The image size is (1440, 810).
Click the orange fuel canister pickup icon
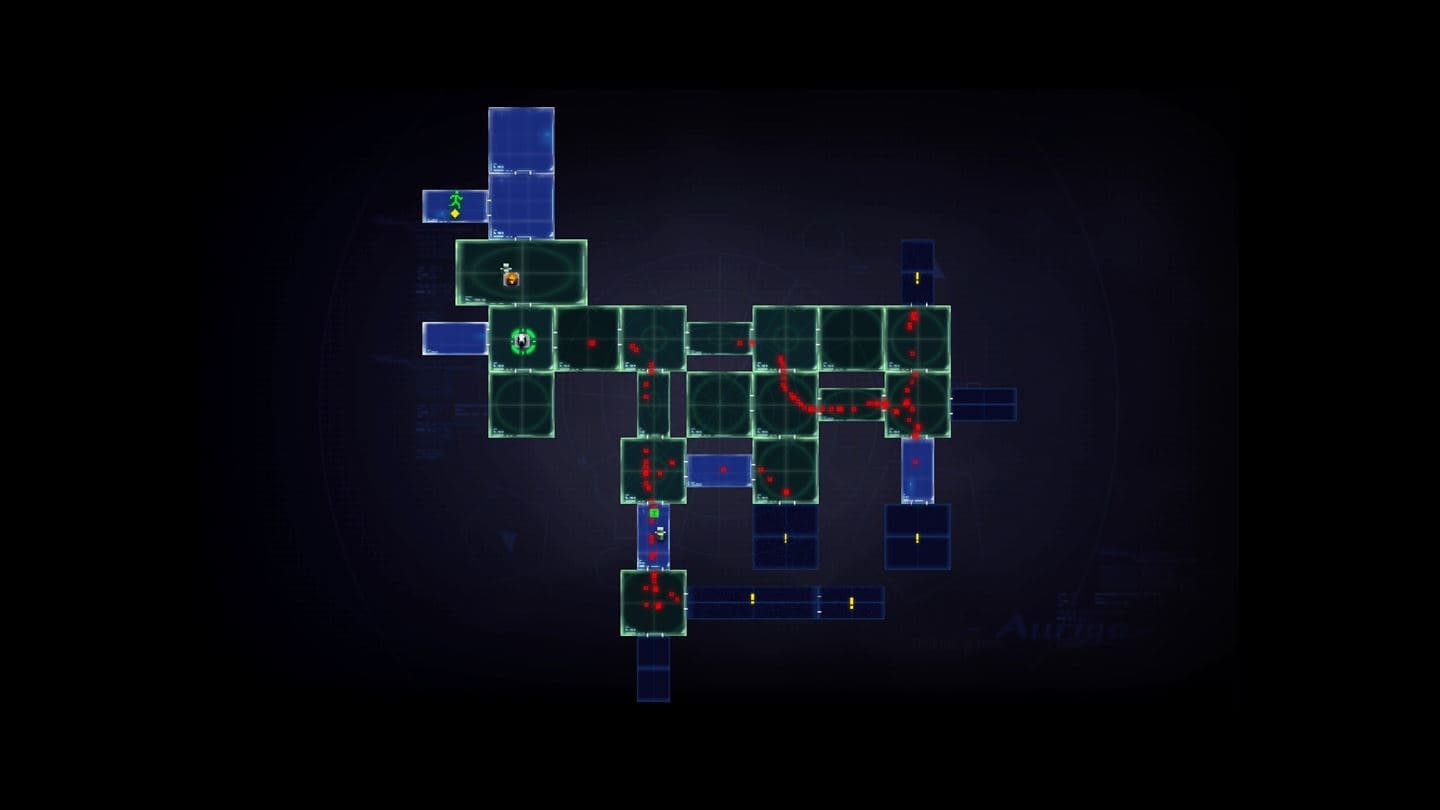coord(510,279)
